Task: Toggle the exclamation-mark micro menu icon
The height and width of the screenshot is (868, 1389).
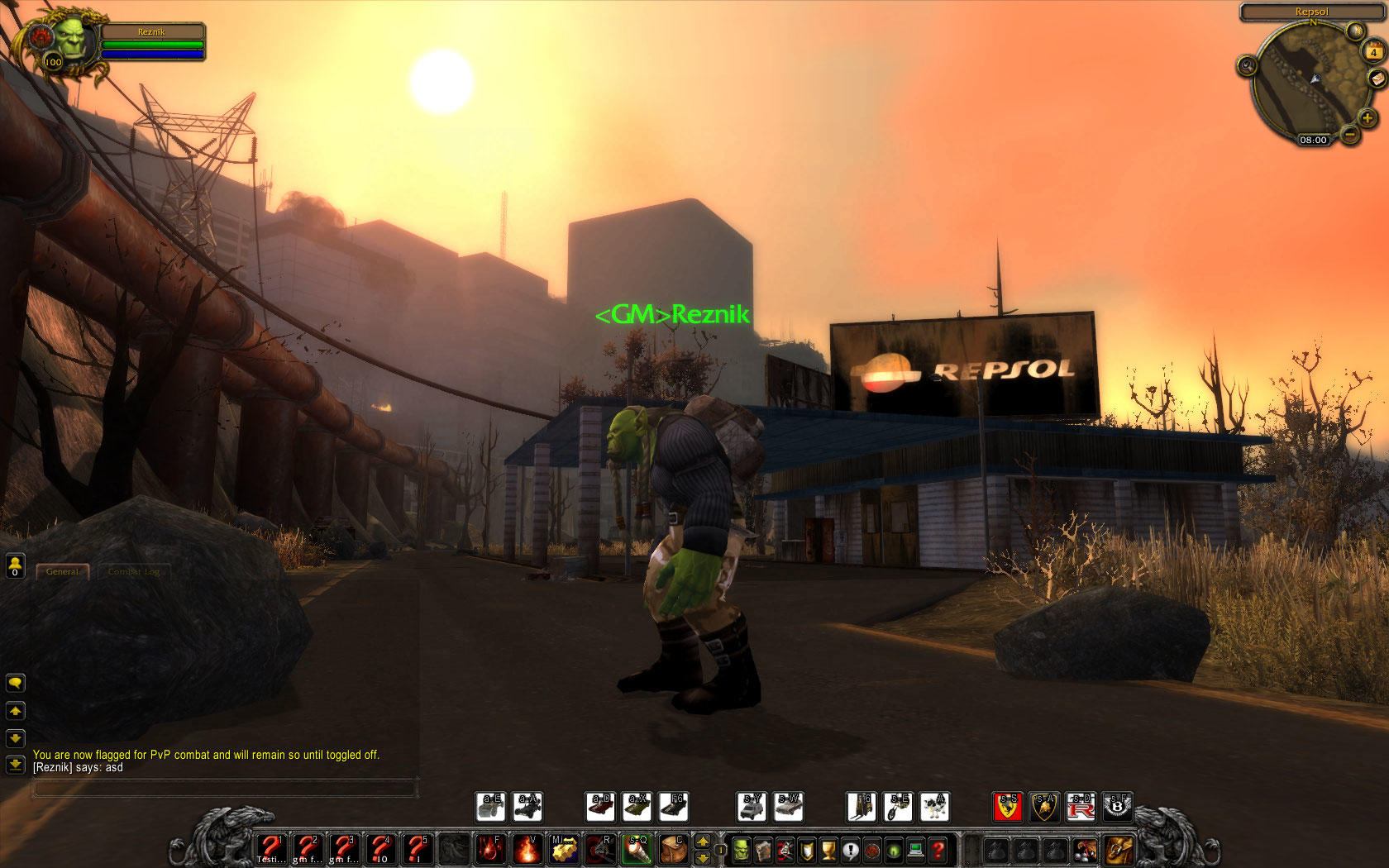Action: point(850,850)
